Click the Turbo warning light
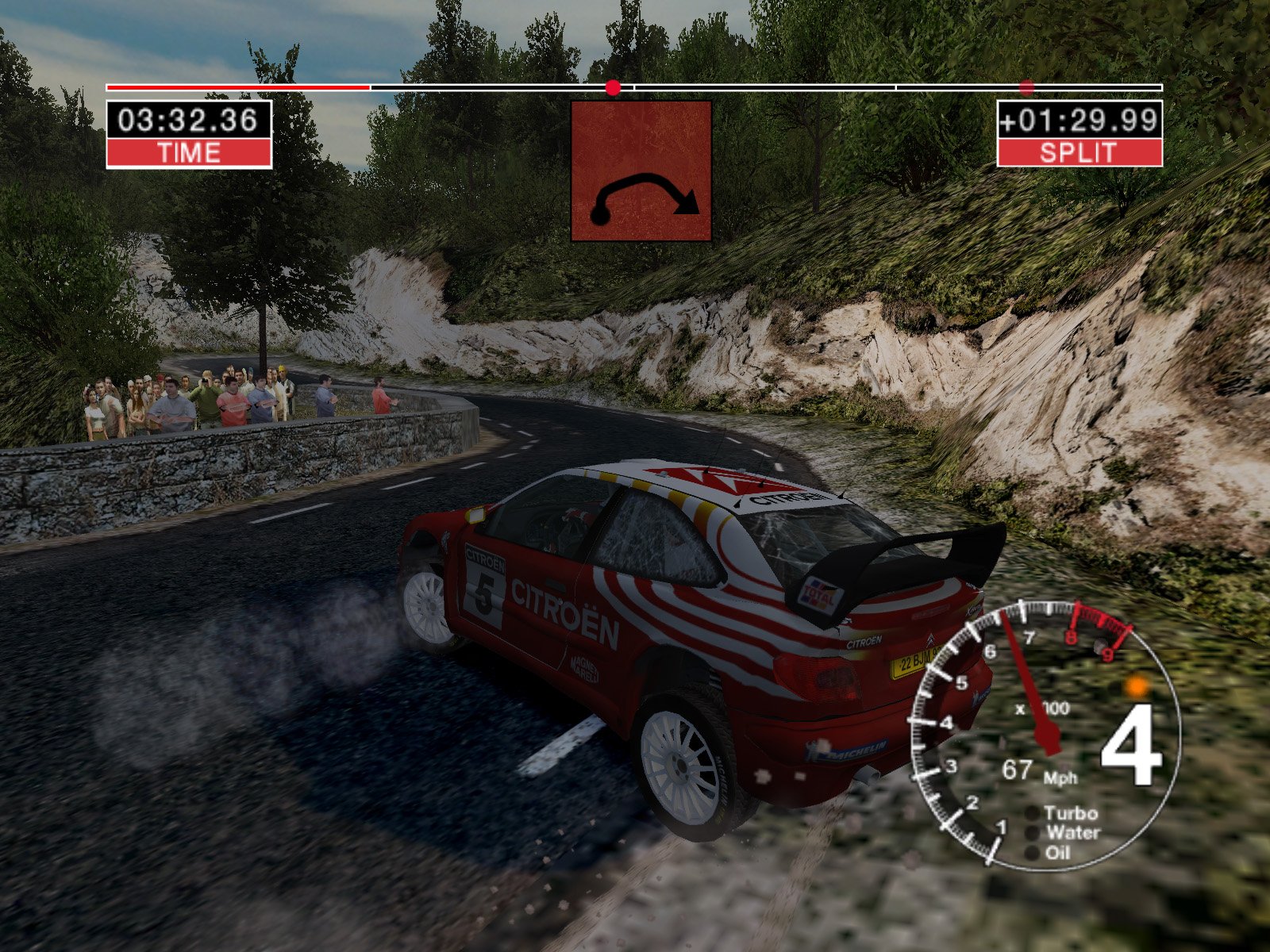This screenshot has width=1270, height=952. coord(1032,813)
